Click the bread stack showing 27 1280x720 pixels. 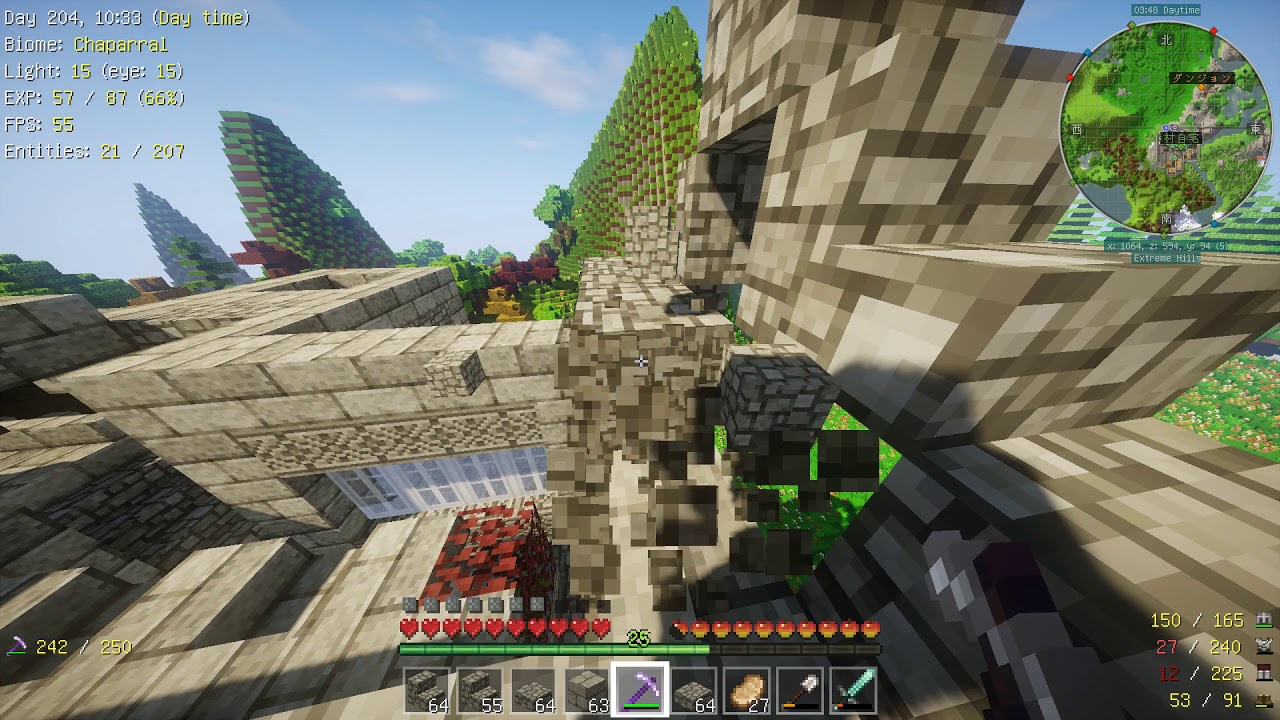748,690
